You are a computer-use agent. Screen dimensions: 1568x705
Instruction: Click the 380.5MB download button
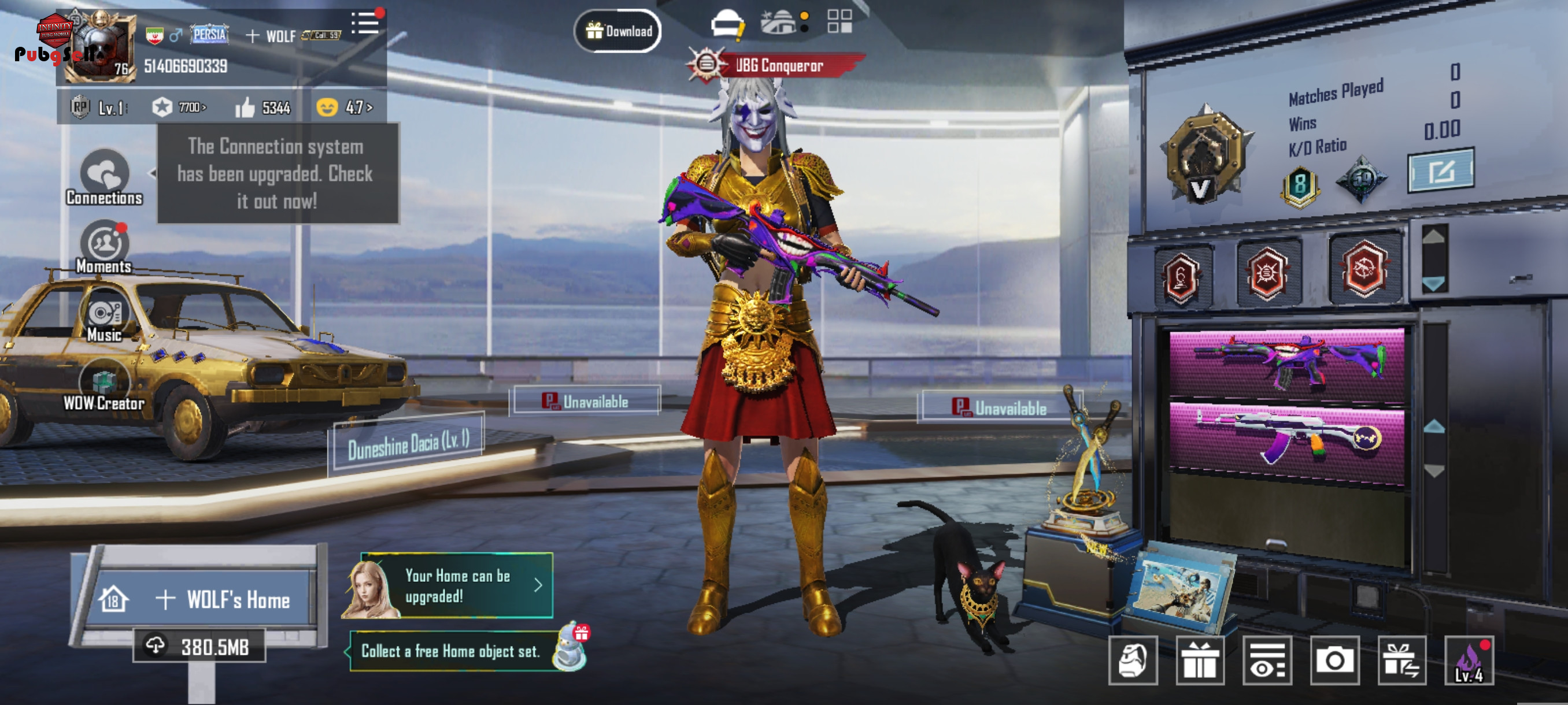coord(199,646)
